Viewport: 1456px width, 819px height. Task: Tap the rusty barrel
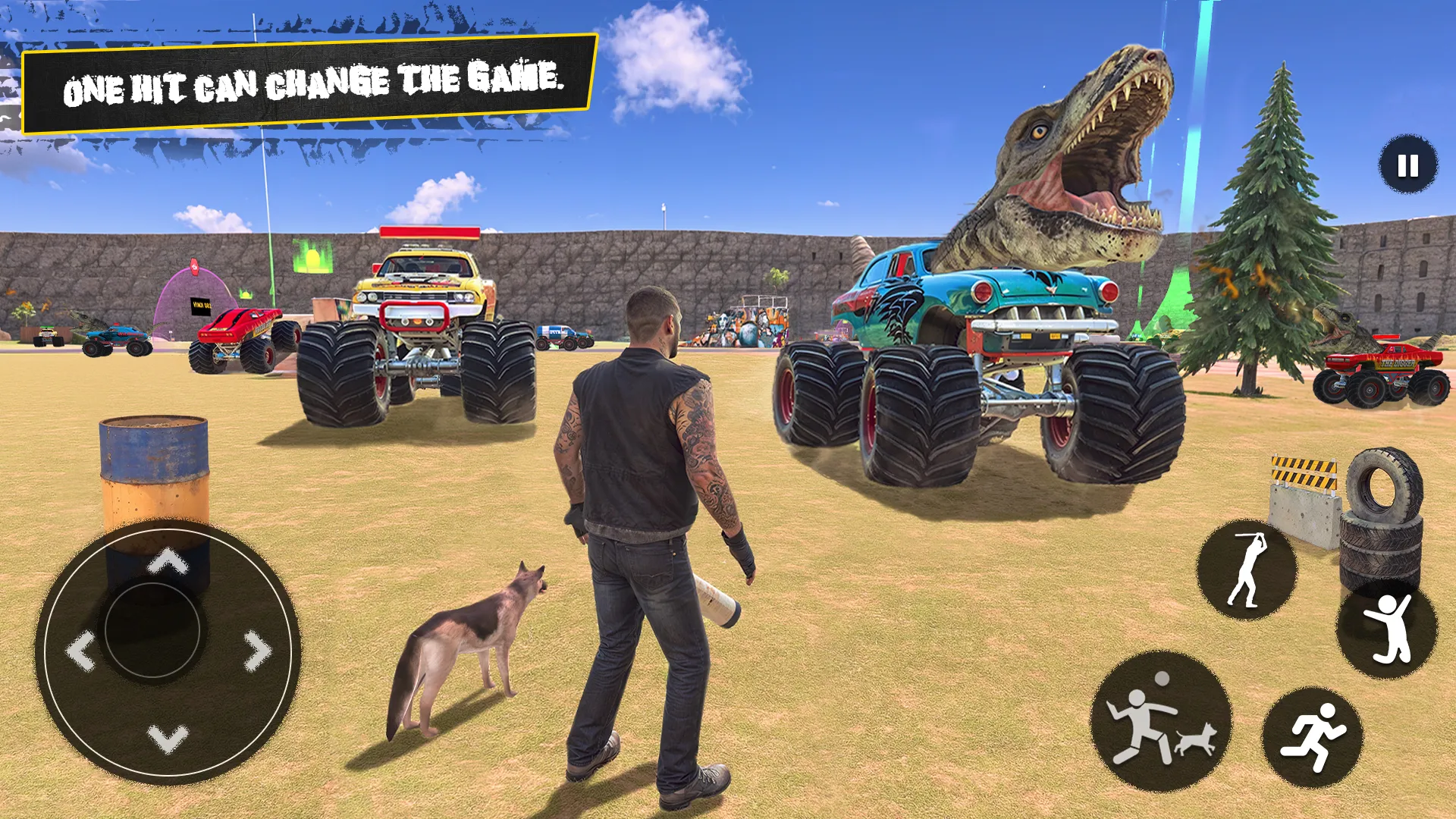152,485
